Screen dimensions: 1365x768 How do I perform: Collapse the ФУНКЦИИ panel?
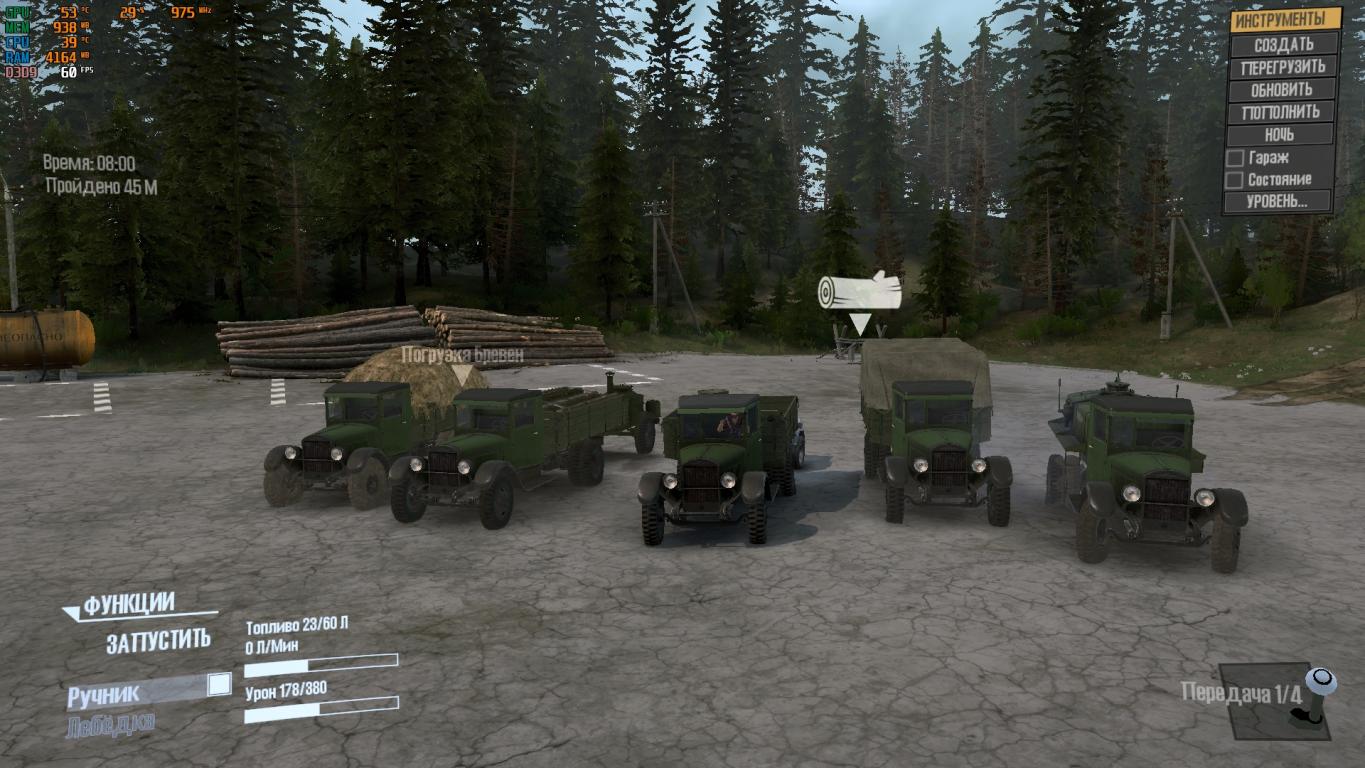pyautogui.click(x=130, y=605)
